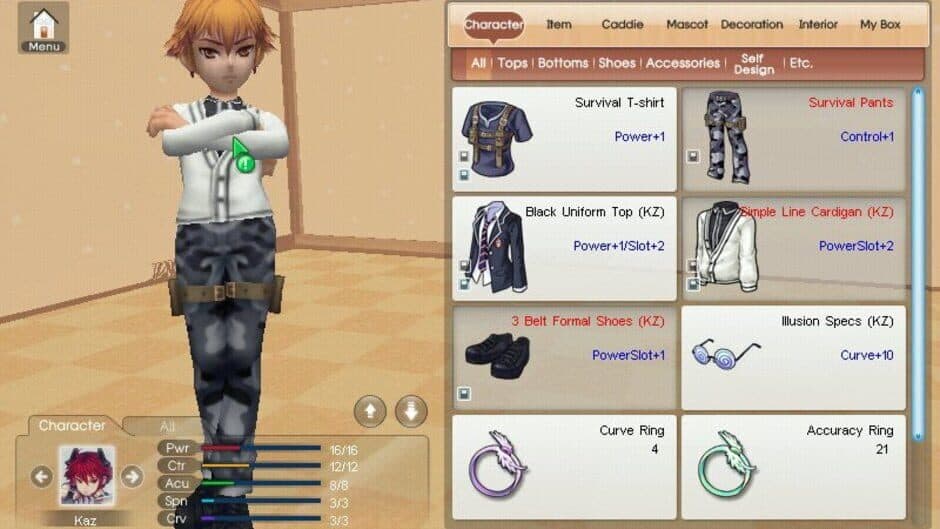Select the Illusion Specs (KZ) glasses

(x=793, y=357)
